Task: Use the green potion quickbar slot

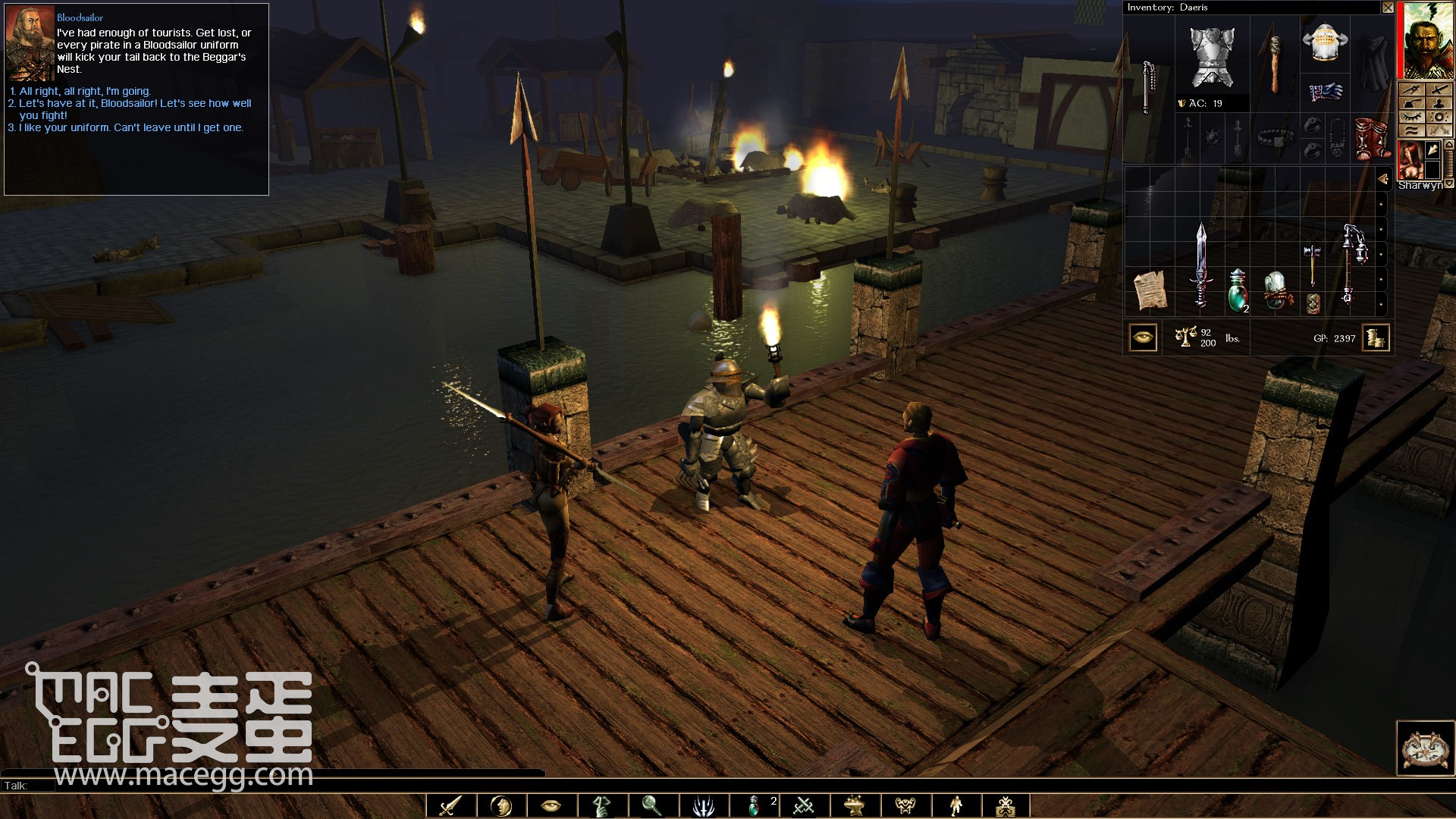Action: 755,805
